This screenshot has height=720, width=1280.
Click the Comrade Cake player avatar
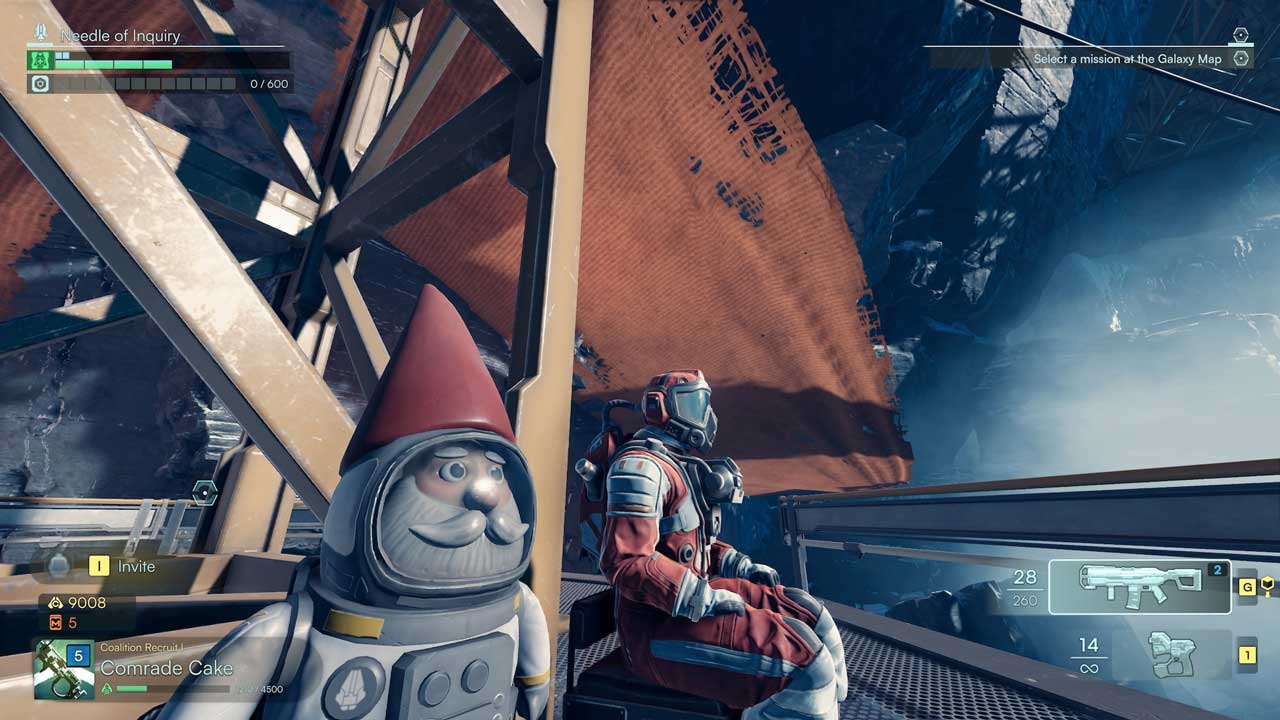pos(64,668)
